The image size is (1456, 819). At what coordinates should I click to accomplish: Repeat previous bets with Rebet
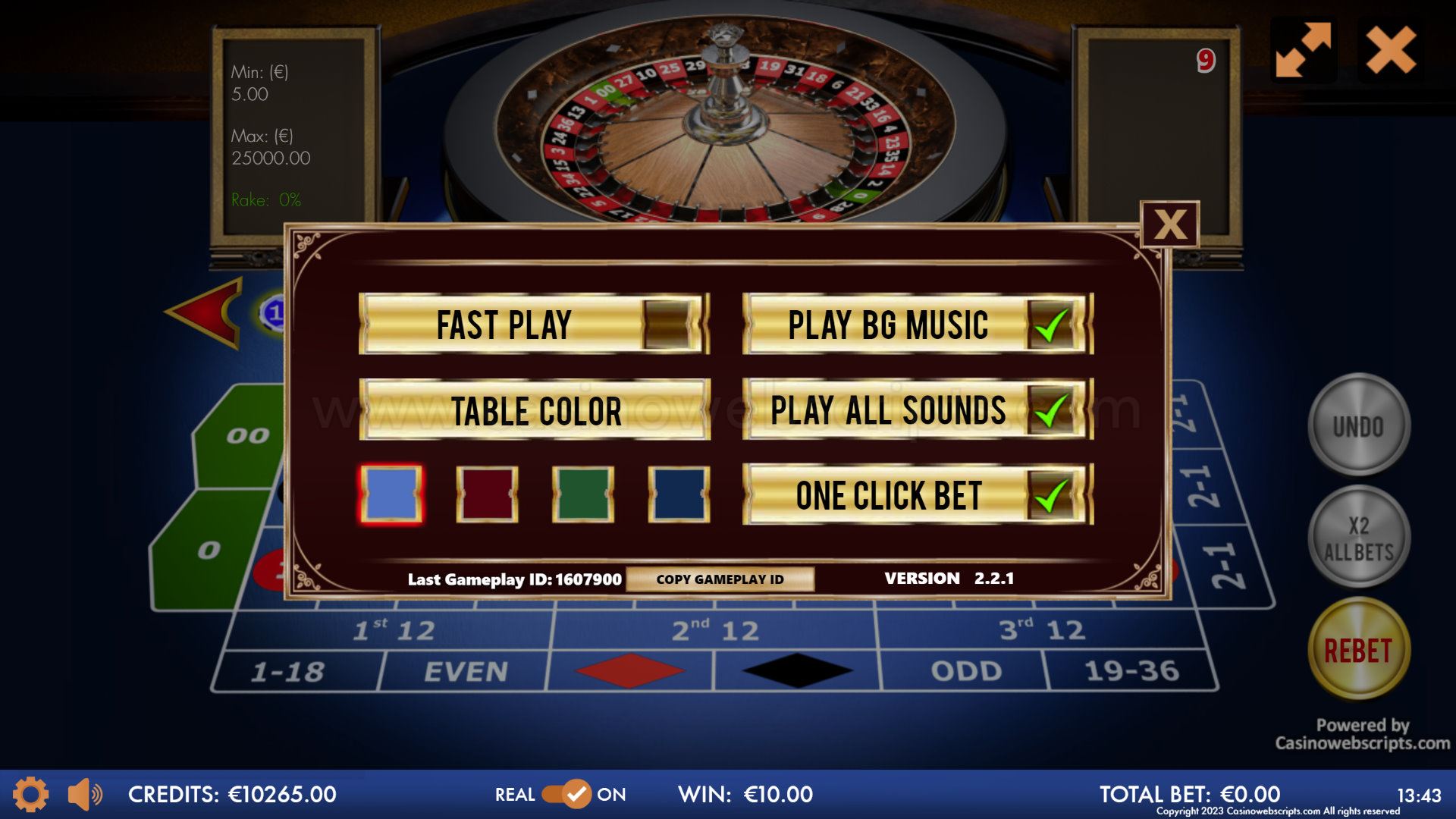[1358, 650]
